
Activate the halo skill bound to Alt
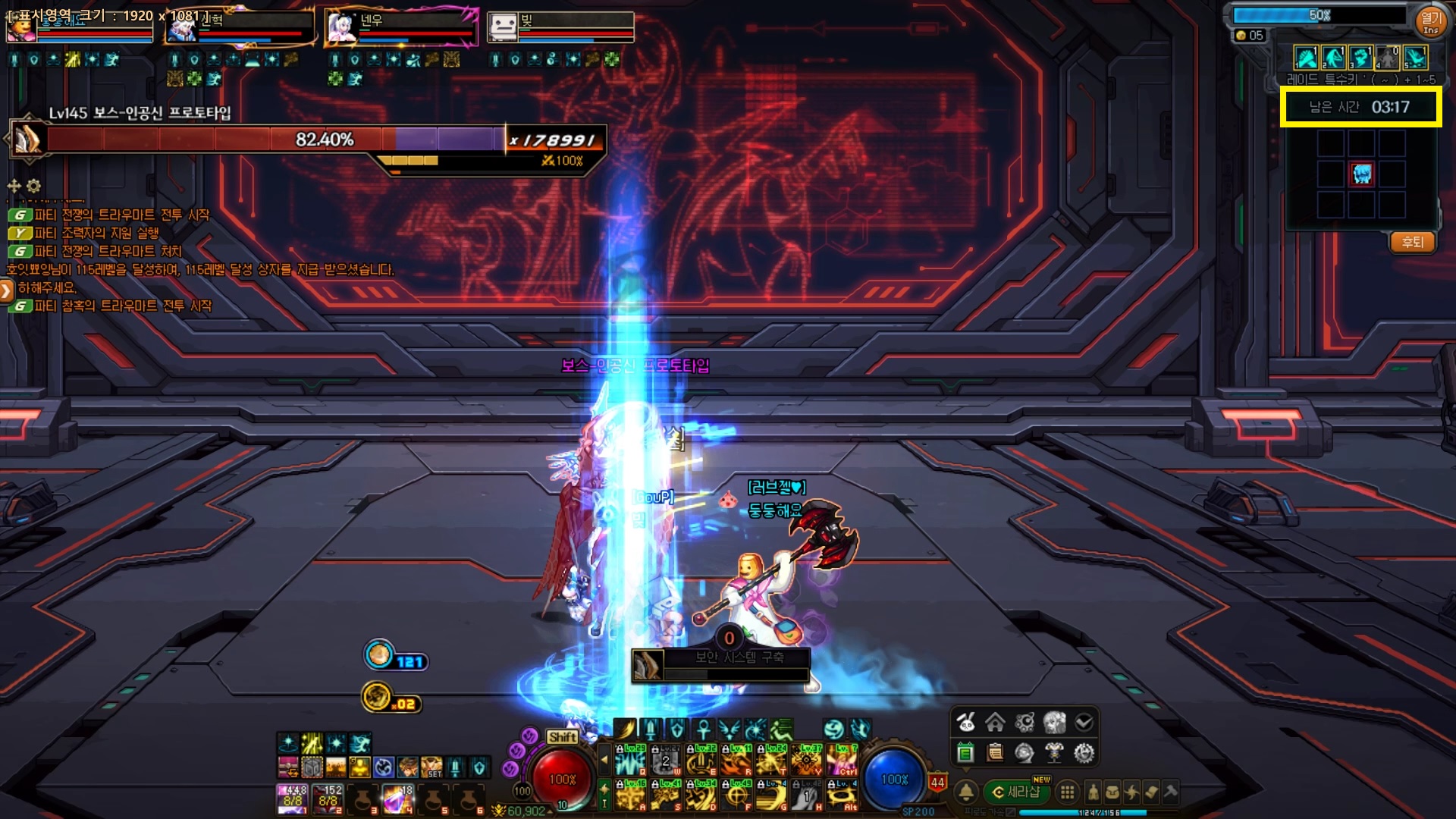tap(841, 795)
